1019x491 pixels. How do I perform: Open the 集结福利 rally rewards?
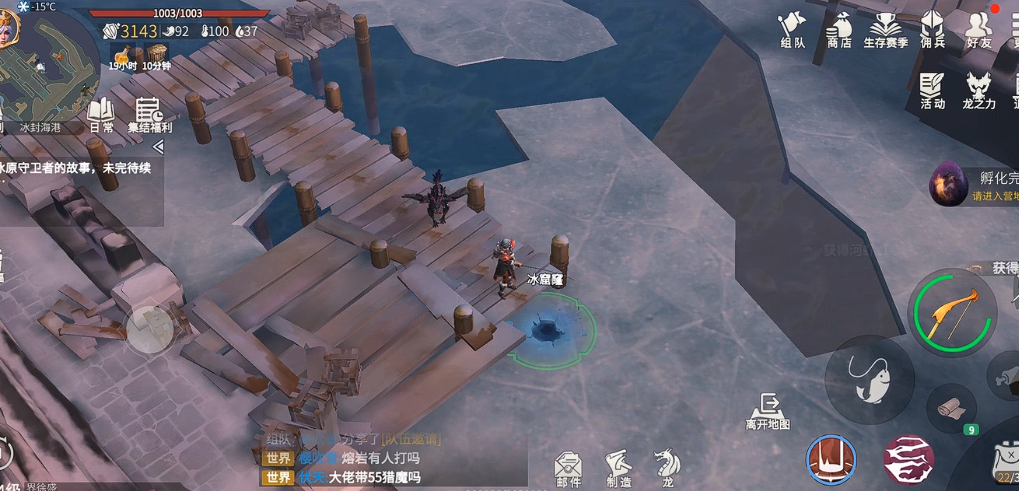(x=149, y=115)
